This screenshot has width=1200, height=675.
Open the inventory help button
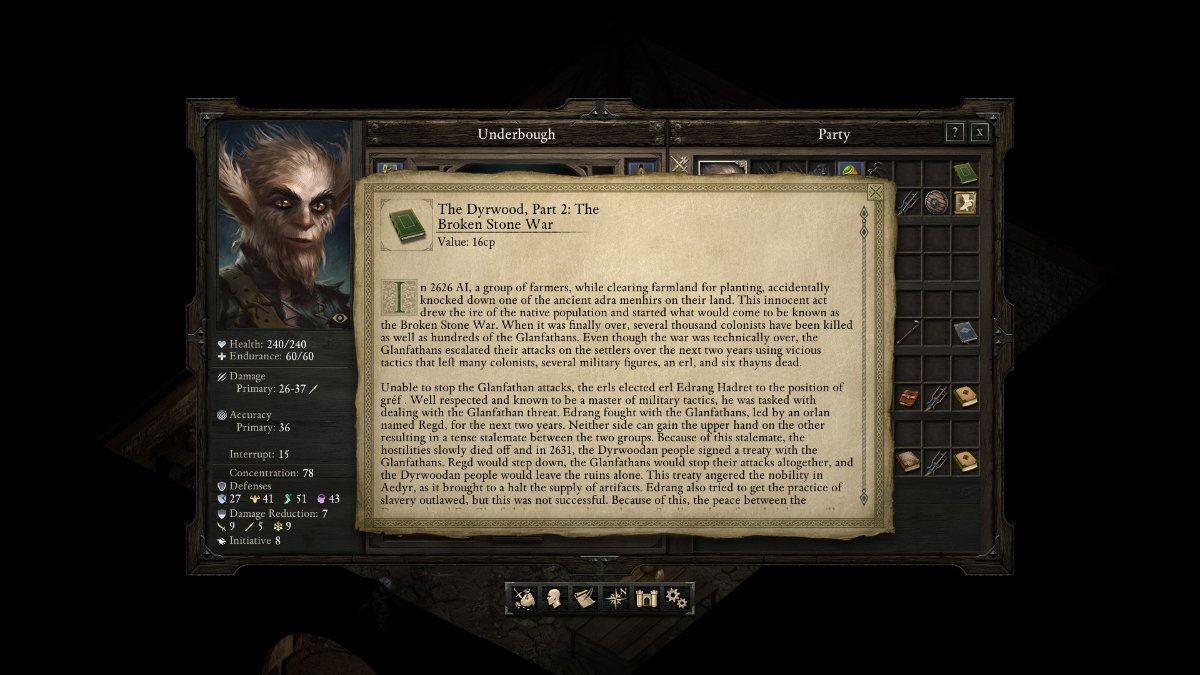coord(955,132)
